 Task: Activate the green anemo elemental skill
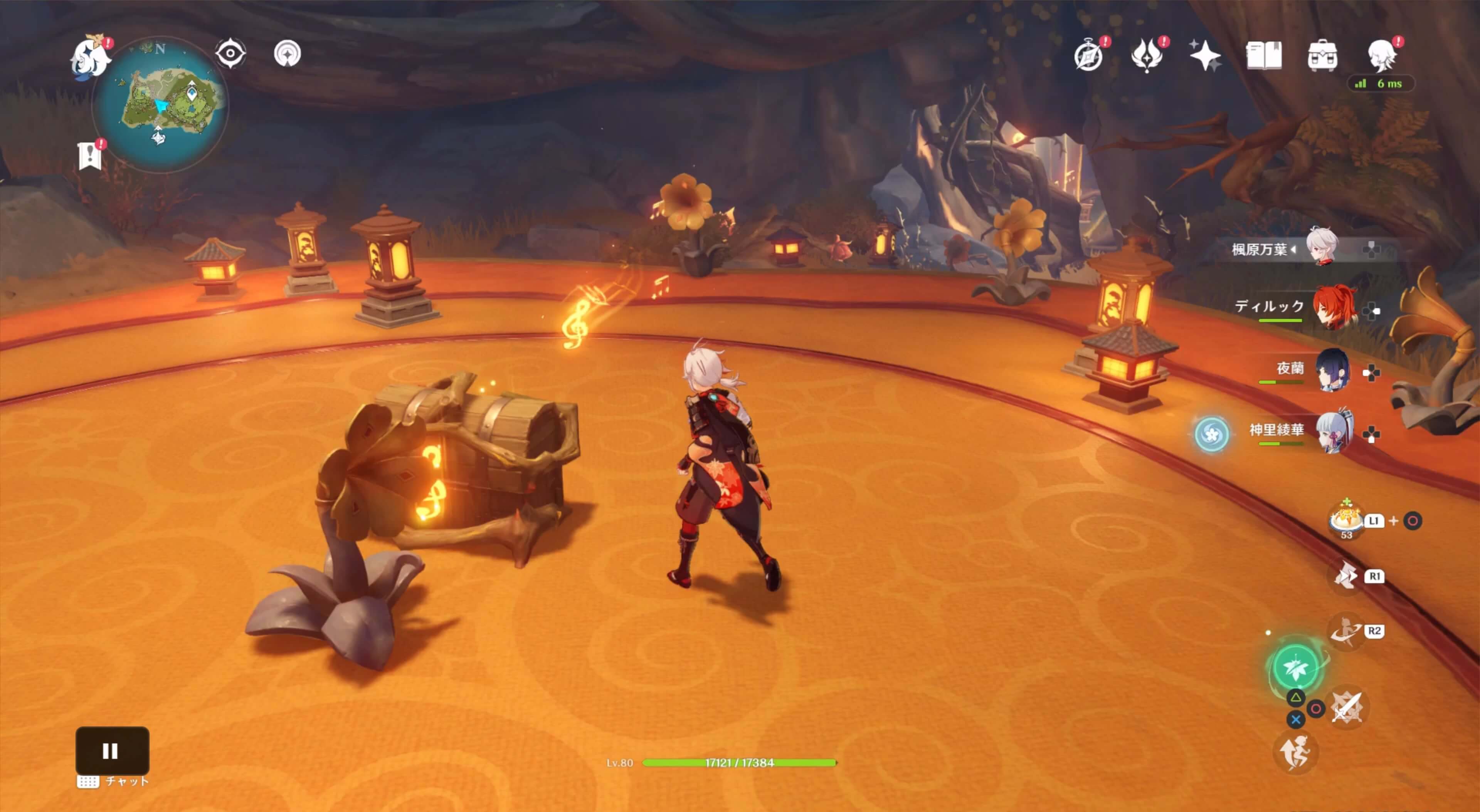coord(1295,667)
